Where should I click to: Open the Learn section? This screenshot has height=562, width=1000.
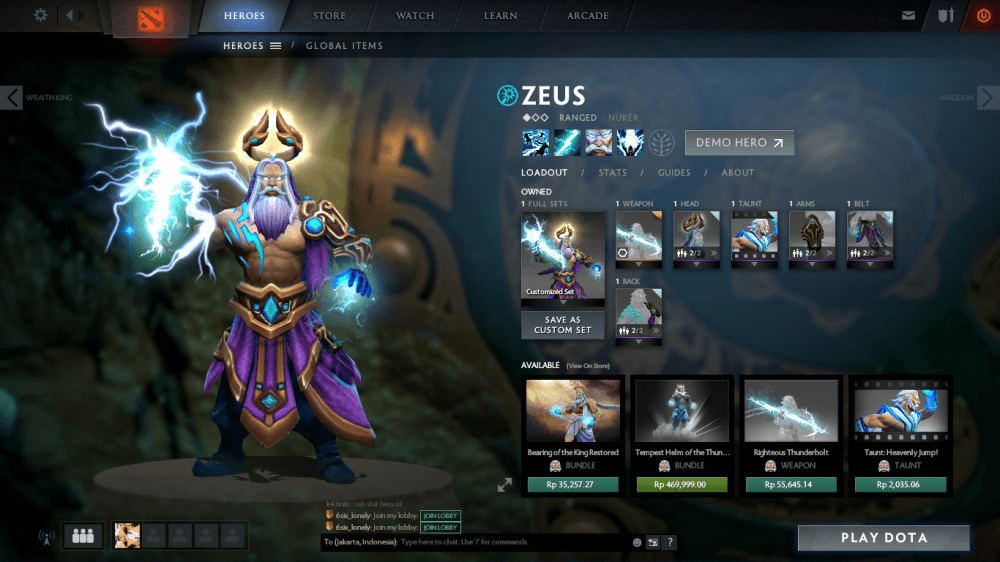pos(500,16)
